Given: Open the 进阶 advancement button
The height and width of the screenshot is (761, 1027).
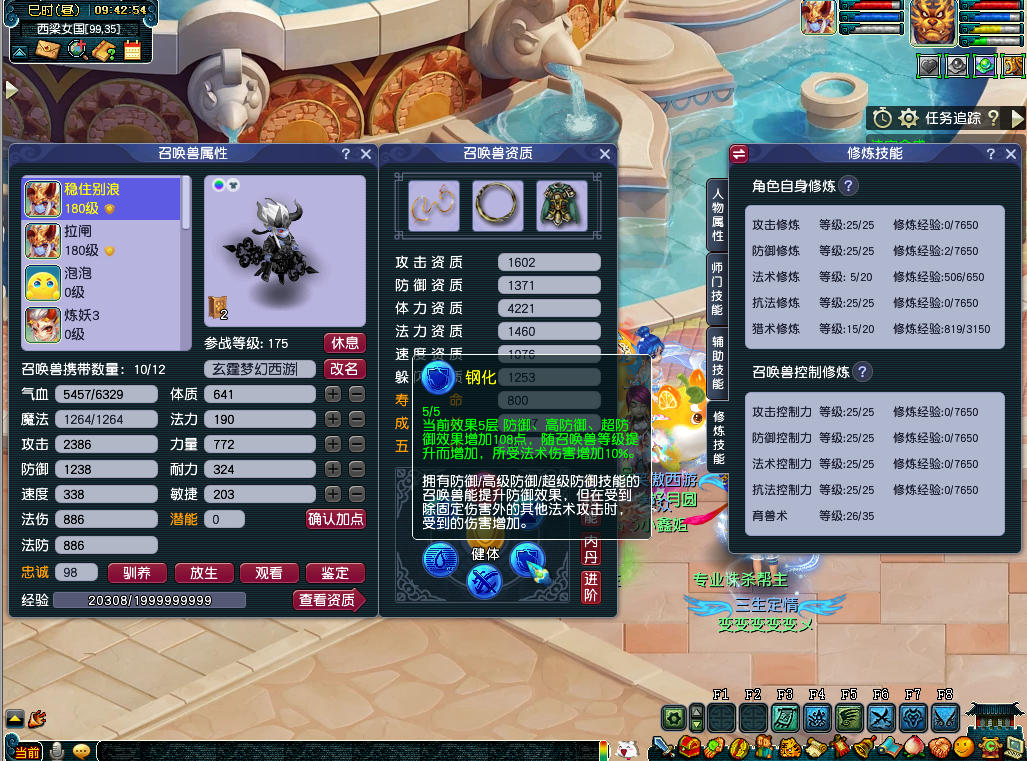Looking at the screenshot, I should pyautogui.click(x=591, y=586).
